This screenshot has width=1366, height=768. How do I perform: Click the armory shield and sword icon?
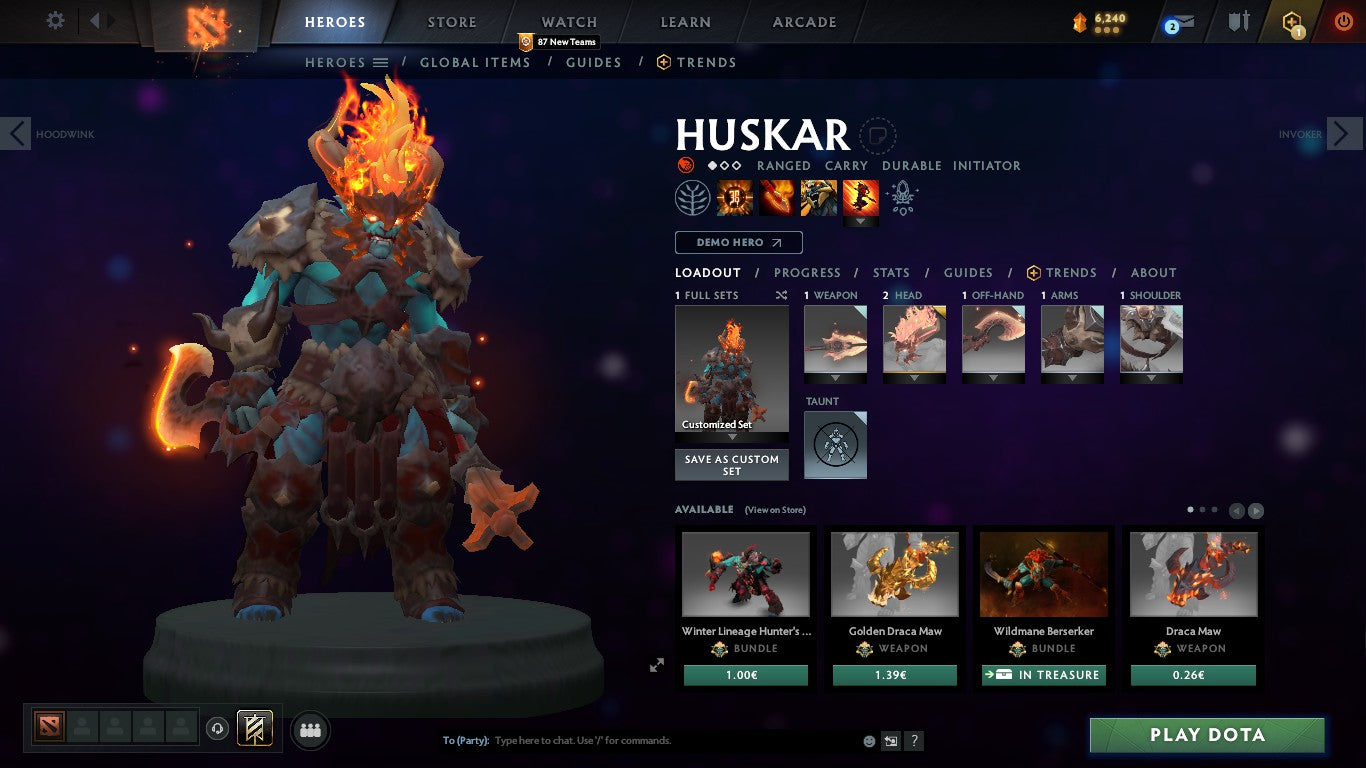tap(1239, 22)
